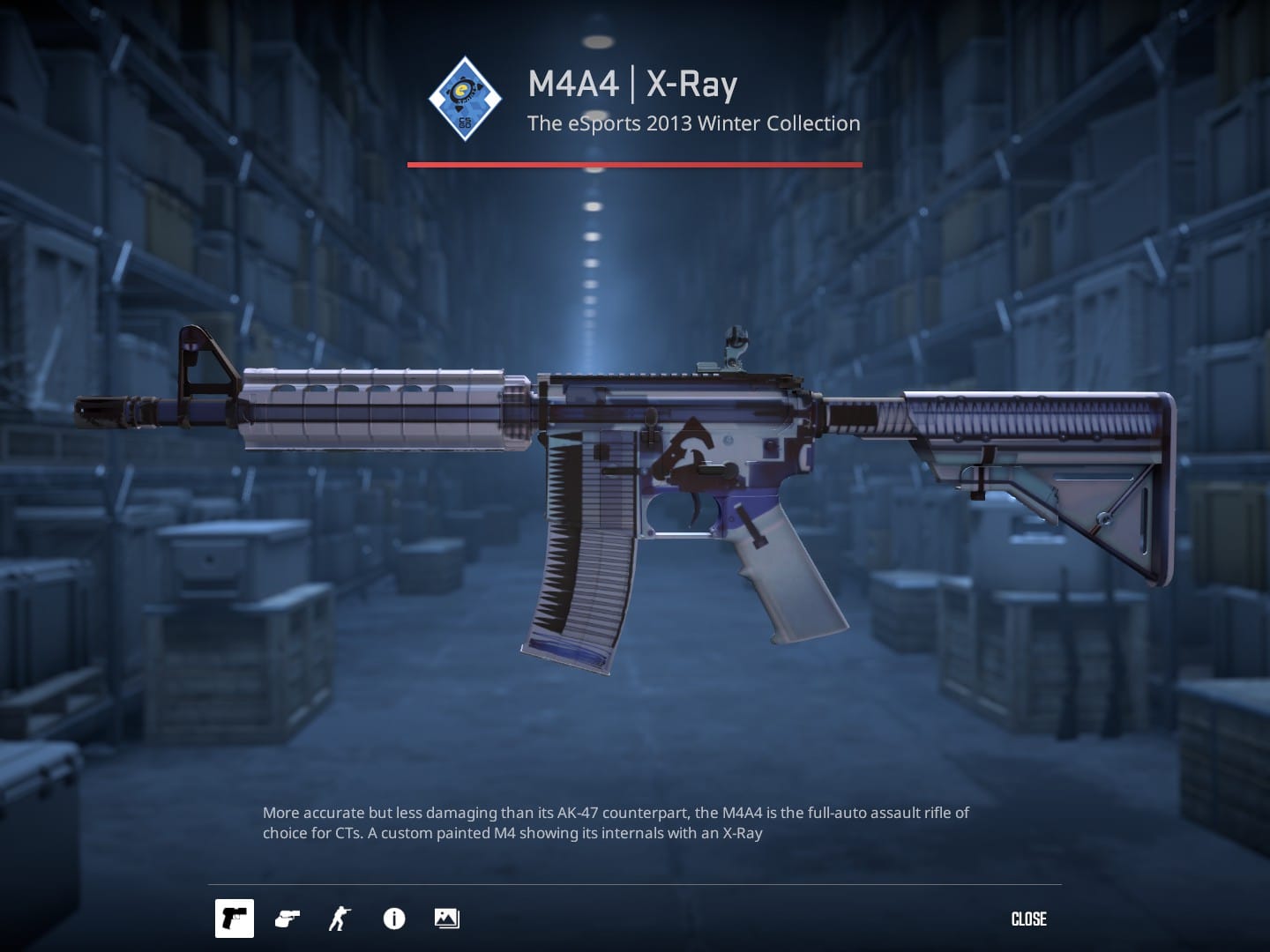Show the weapon on the aiming character icon

[x=339, y=919]
